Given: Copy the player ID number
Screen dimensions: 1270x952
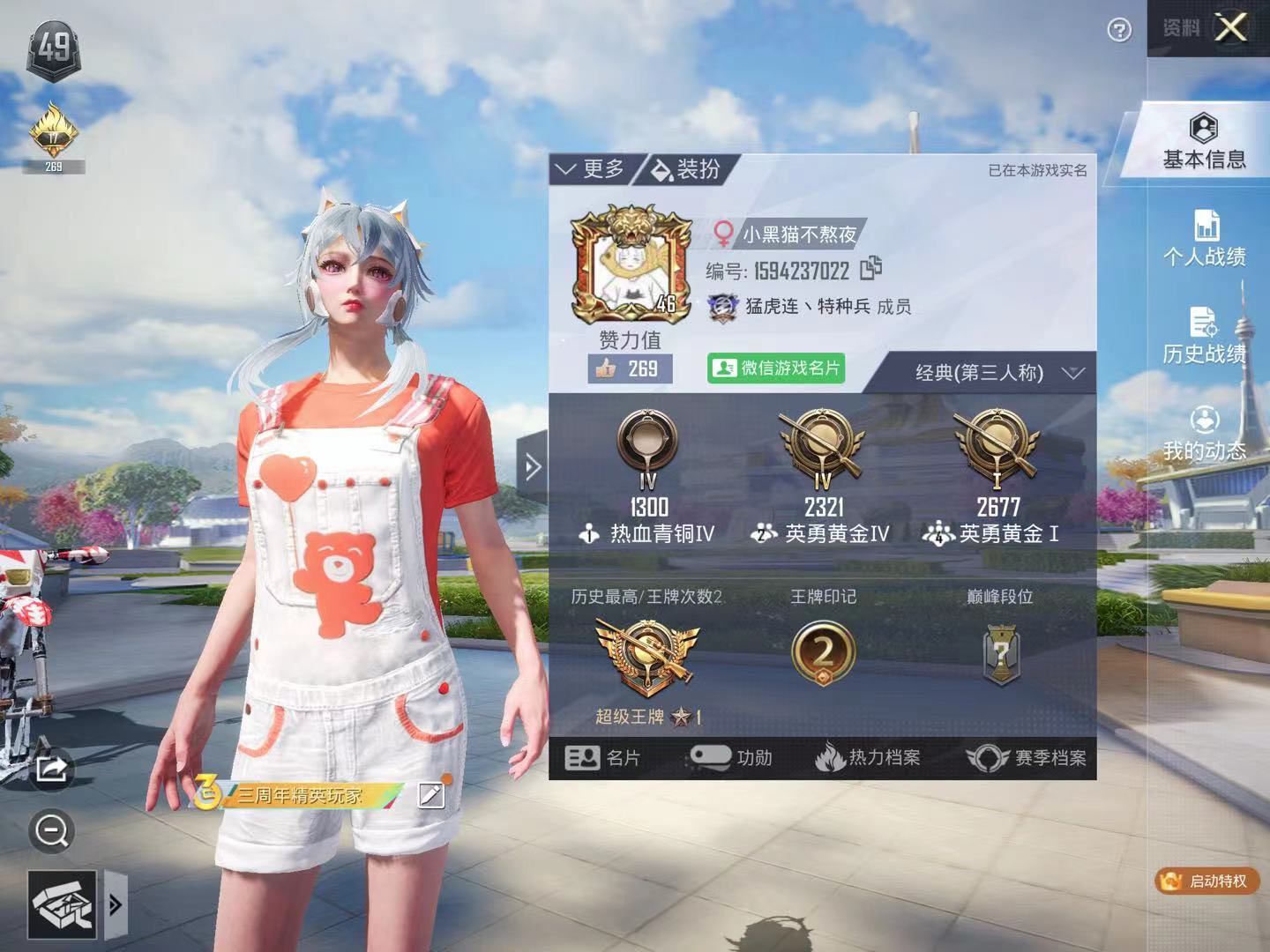Looking at the screenshot, I should point(870,267).
